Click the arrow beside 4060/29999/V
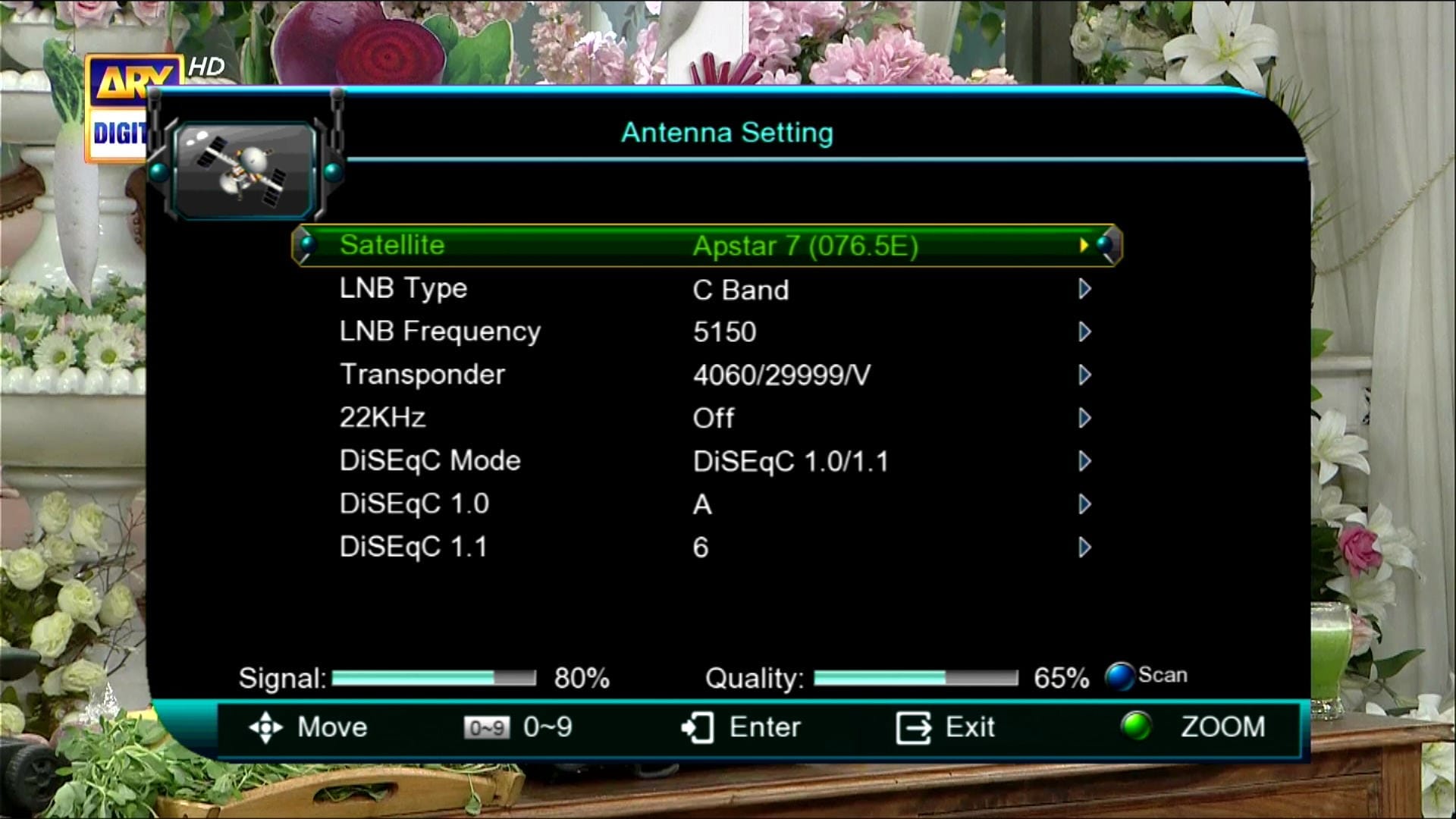The width and height of the screenshot is (1456, 819). (x=1084, y=375)
